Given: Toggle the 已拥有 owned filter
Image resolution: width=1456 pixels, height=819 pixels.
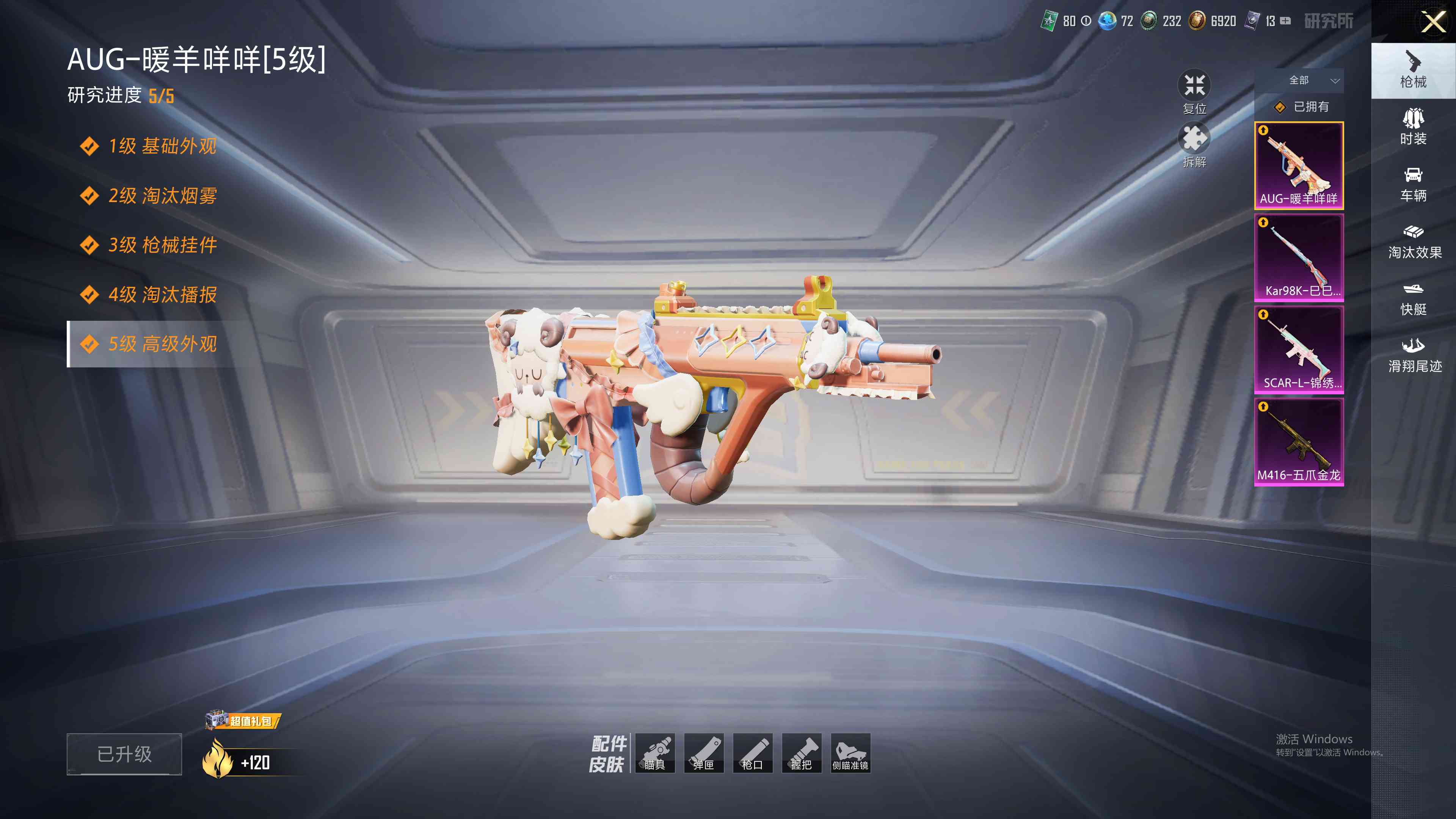Looking at the screenshot, I should (x=1300, y=107).
